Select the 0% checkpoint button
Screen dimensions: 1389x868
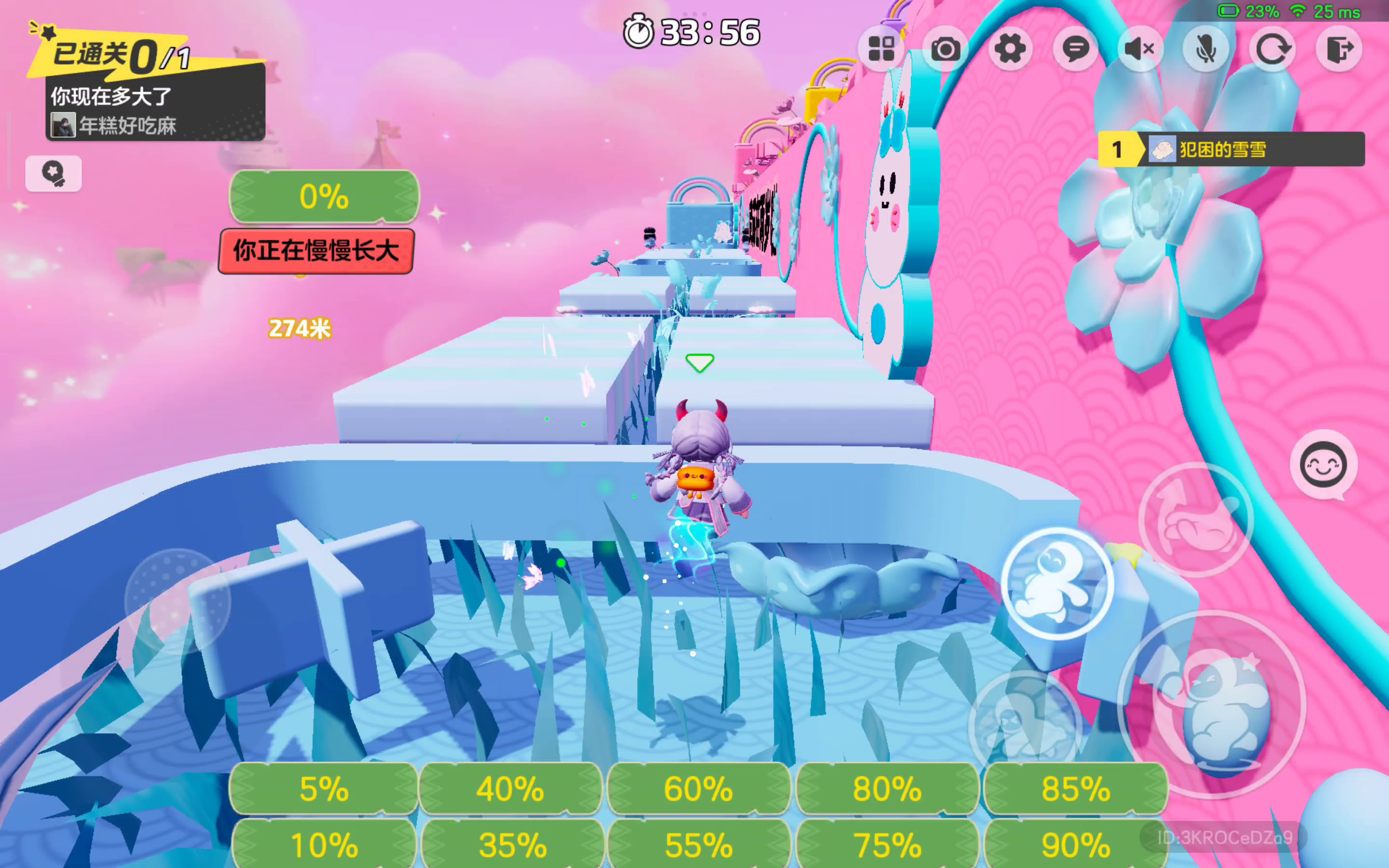pyautogui.click(x=324, y=196)
